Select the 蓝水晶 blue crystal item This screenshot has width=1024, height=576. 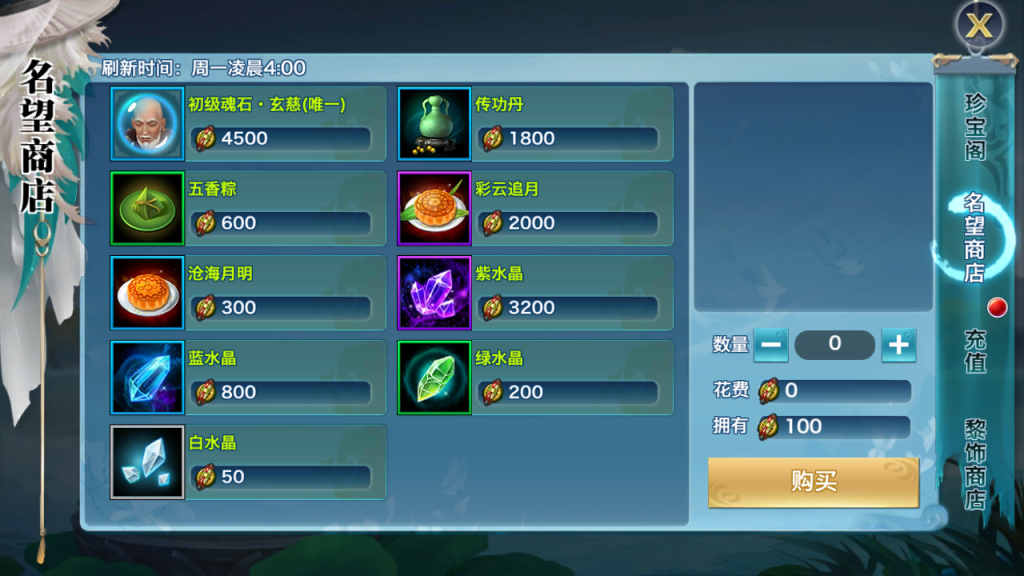(148, 377)
